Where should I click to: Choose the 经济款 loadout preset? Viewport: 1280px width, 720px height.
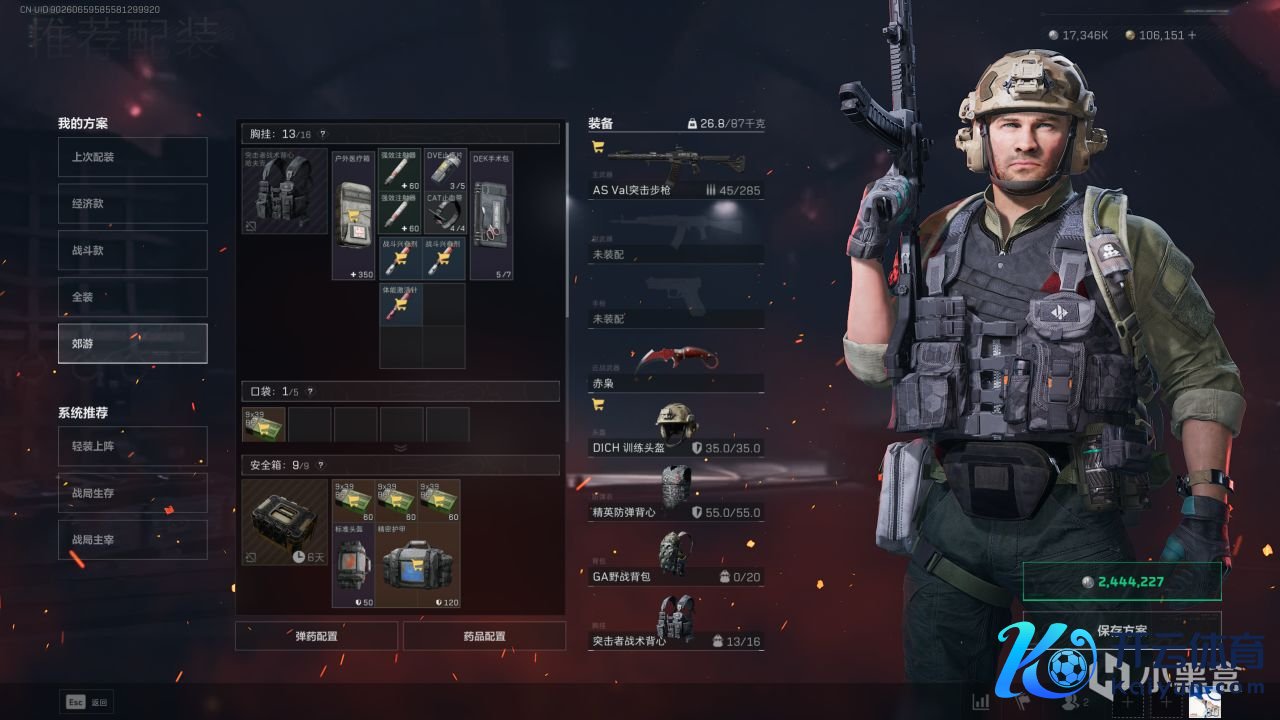click(x=132, y=203)
